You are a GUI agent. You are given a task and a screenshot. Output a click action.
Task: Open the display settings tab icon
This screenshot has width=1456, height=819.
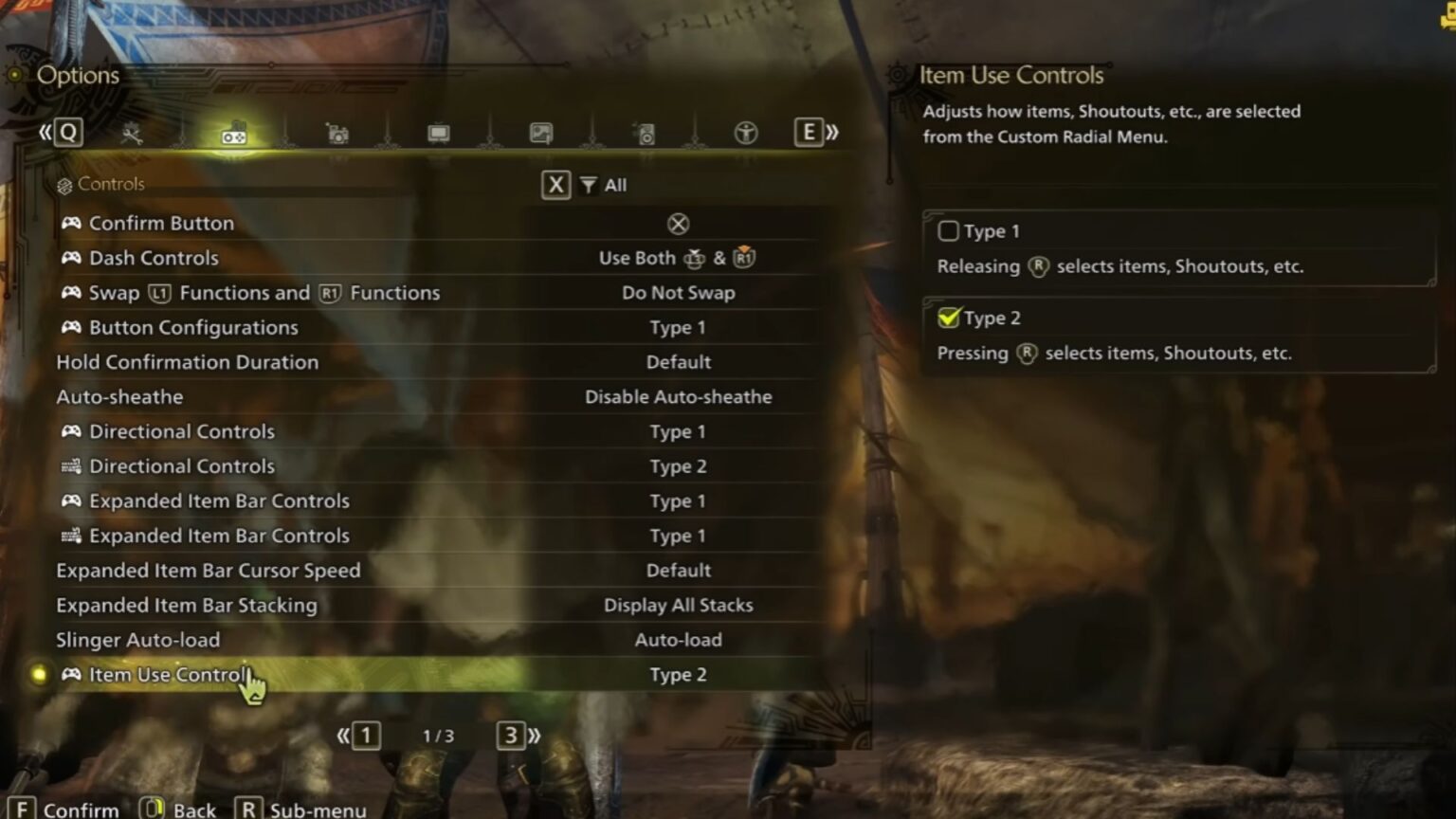click(438, 134)
